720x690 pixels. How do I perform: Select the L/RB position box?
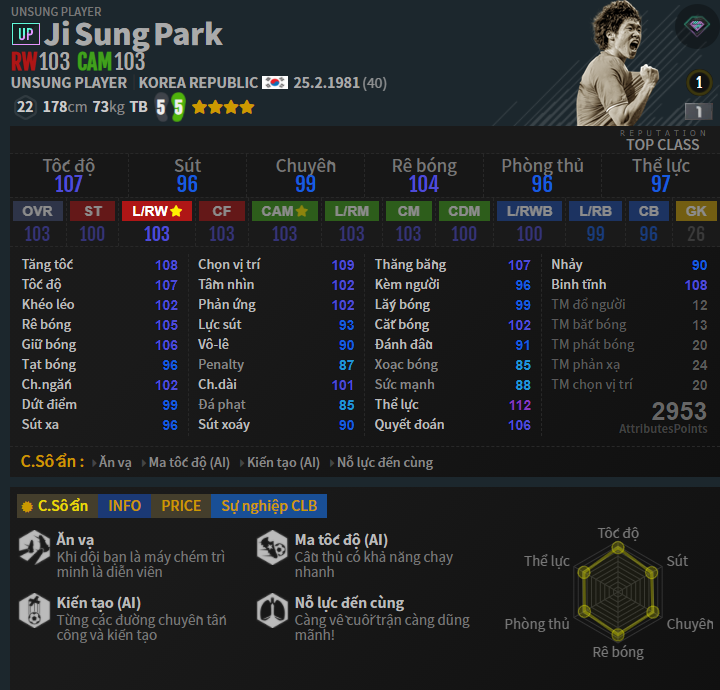coord(595,211)
